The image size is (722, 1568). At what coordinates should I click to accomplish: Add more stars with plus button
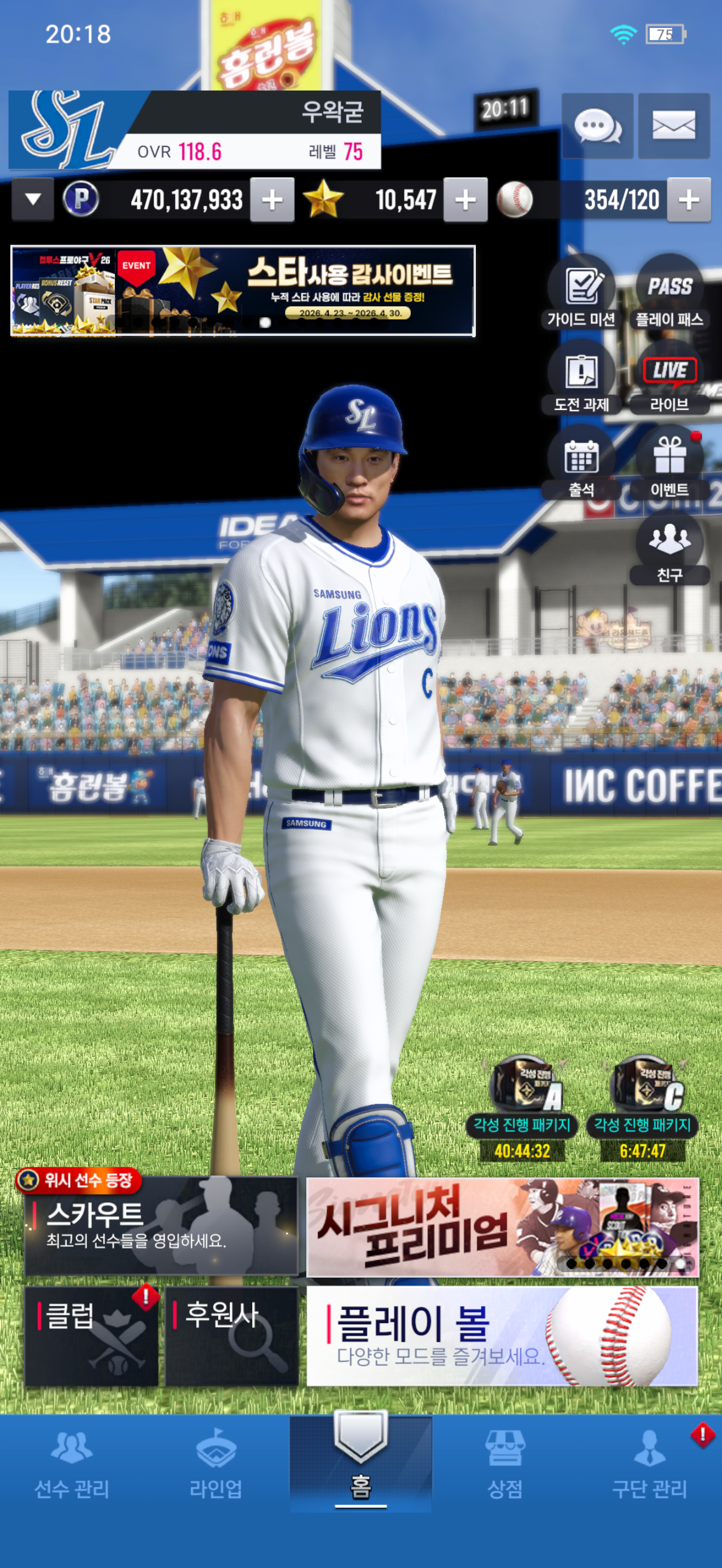[465, 200]
